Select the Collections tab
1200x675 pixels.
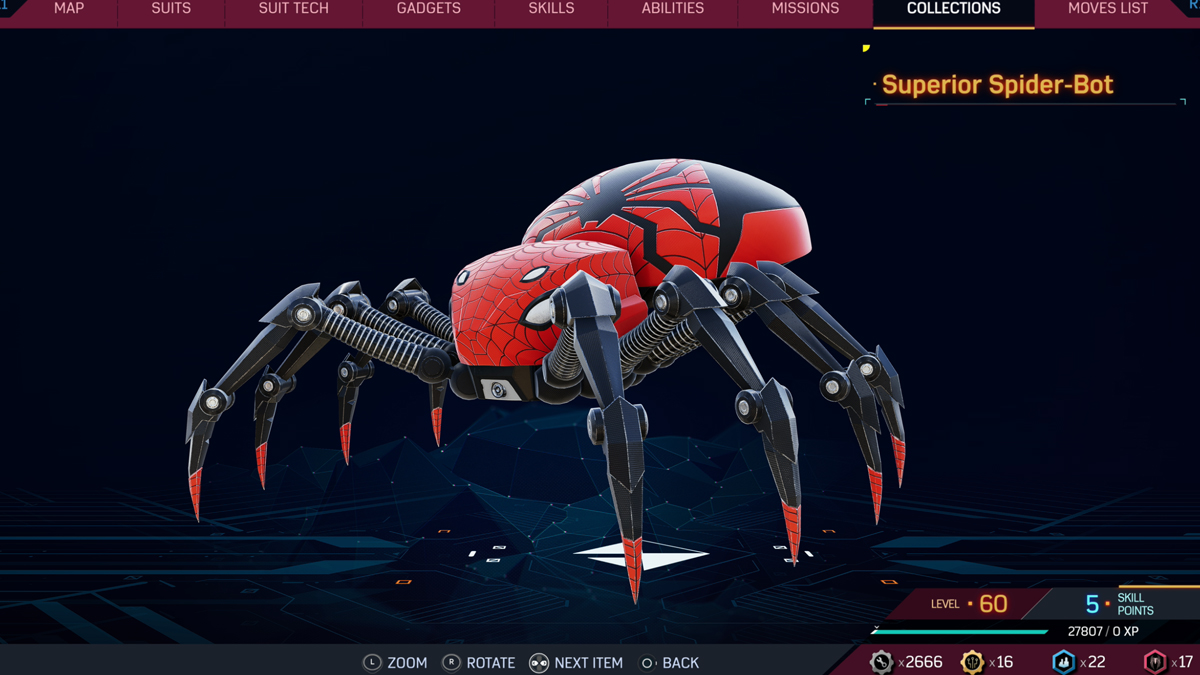pos(953,9)
